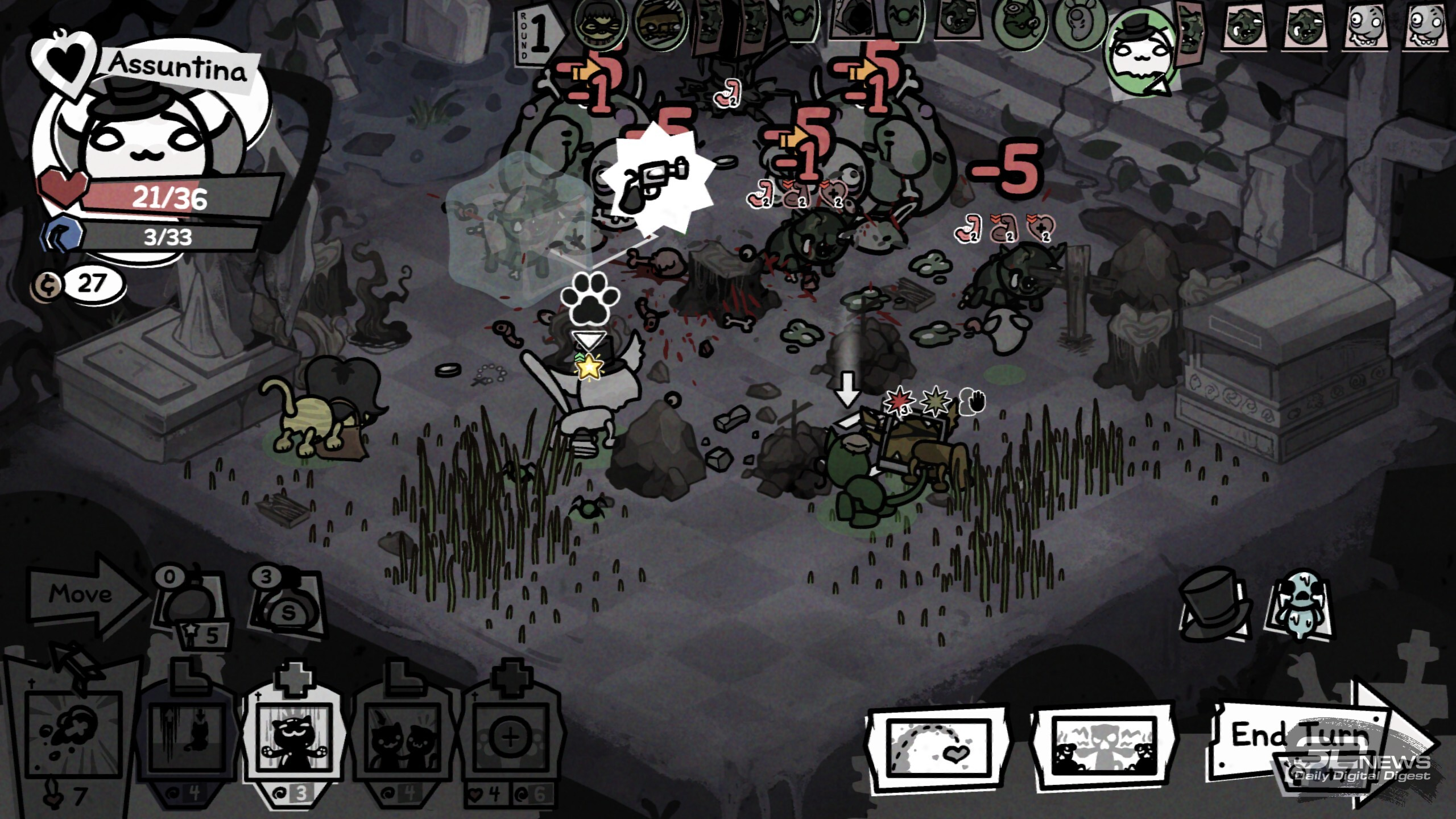Screen dimensions: 1456x819
Task: Open the arcing heart ability panel
Action: pos(937,746)
